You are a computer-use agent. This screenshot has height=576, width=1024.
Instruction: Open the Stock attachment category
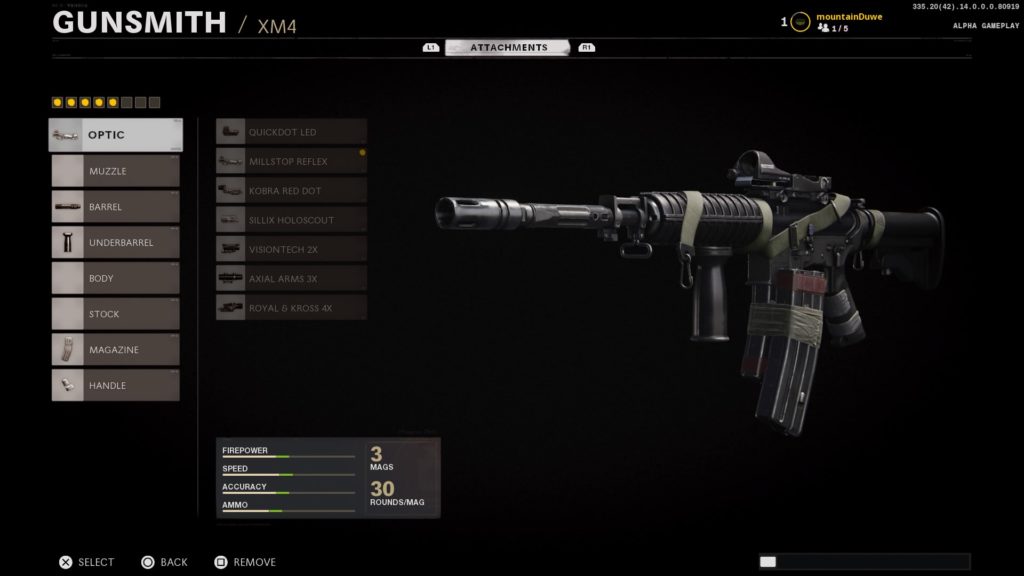116,314
